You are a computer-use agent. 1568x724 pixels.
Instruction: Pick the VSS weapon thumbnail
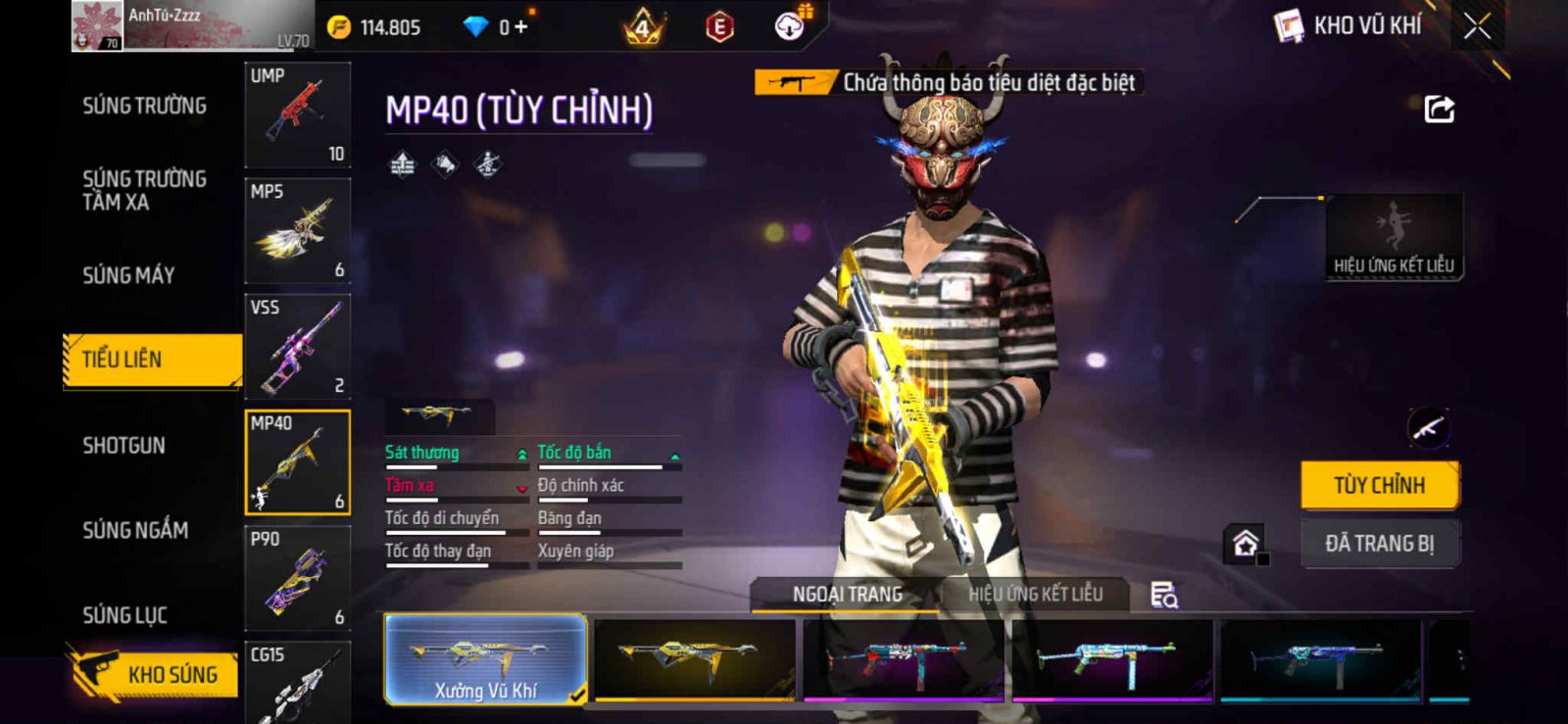tap(297, 347)
